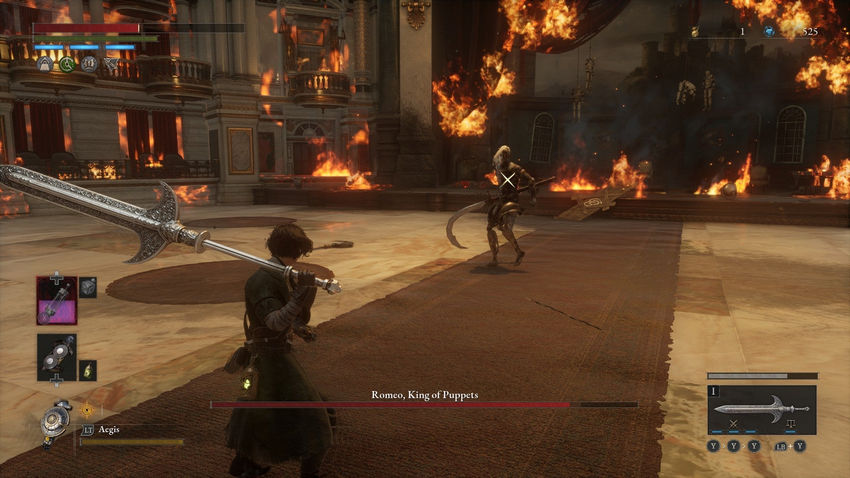
Task: Use the Pulse Cell in the upper belt slot
Action: pos(56,300)
